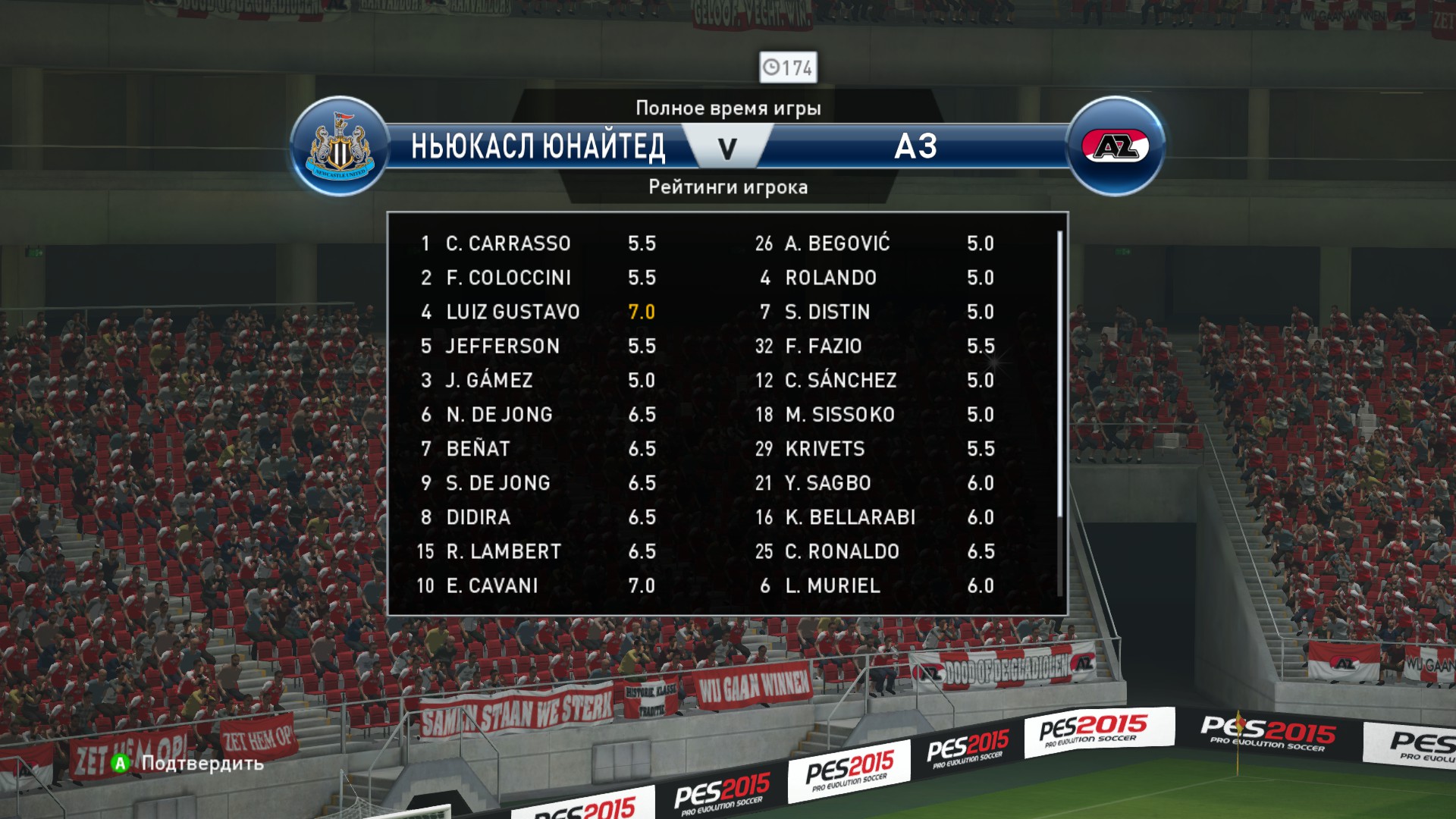Image resolution: width=1456 pixels, height=819 pixels.
Task: Pick F. Coloccini from the player list
Action: [538, 278]
